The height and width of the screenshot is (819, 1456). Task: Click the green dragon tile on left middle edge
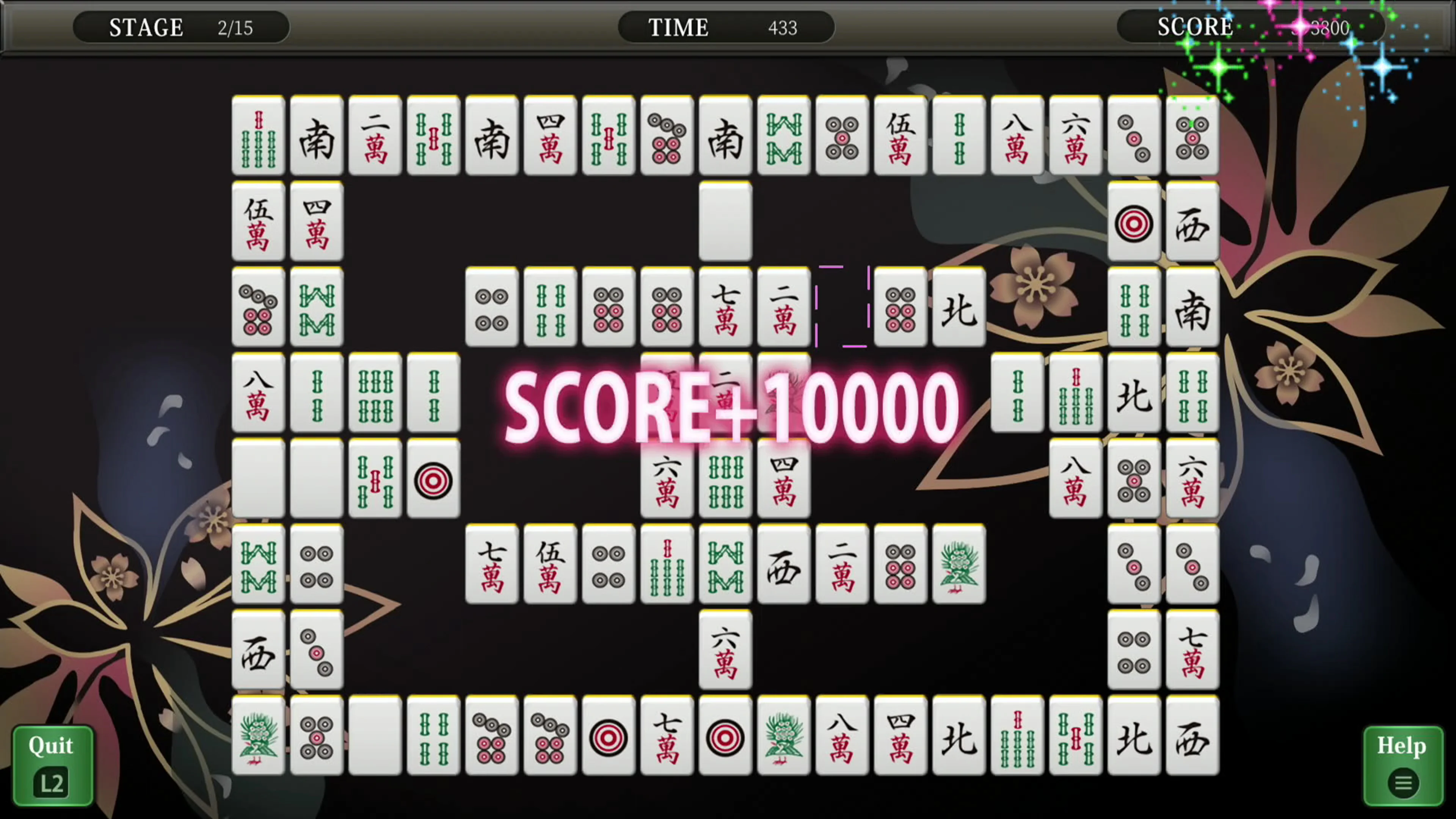[x=316, y=308]
